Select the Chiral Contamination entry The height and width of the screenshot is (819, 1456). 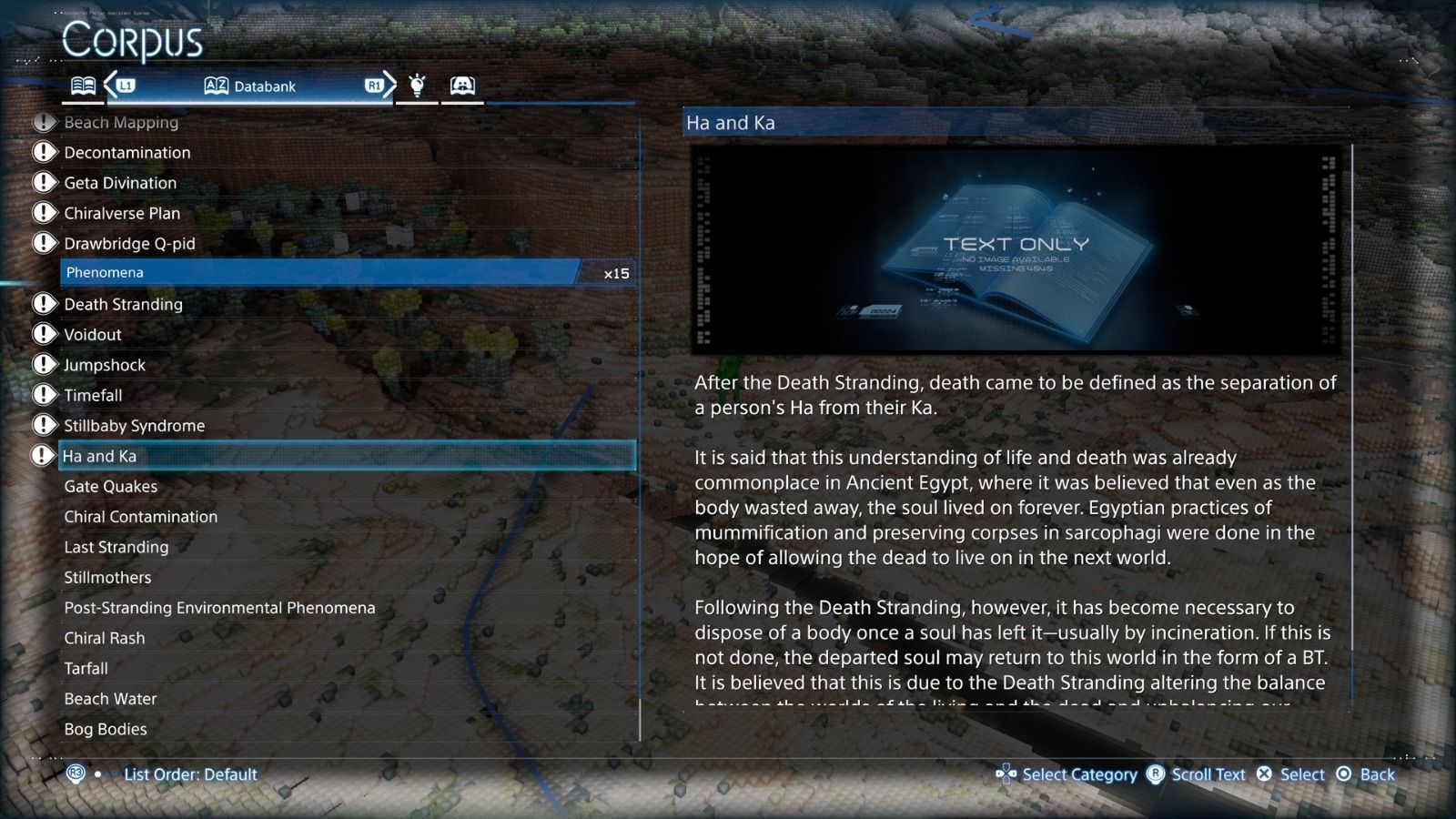[x=140, y=516]
